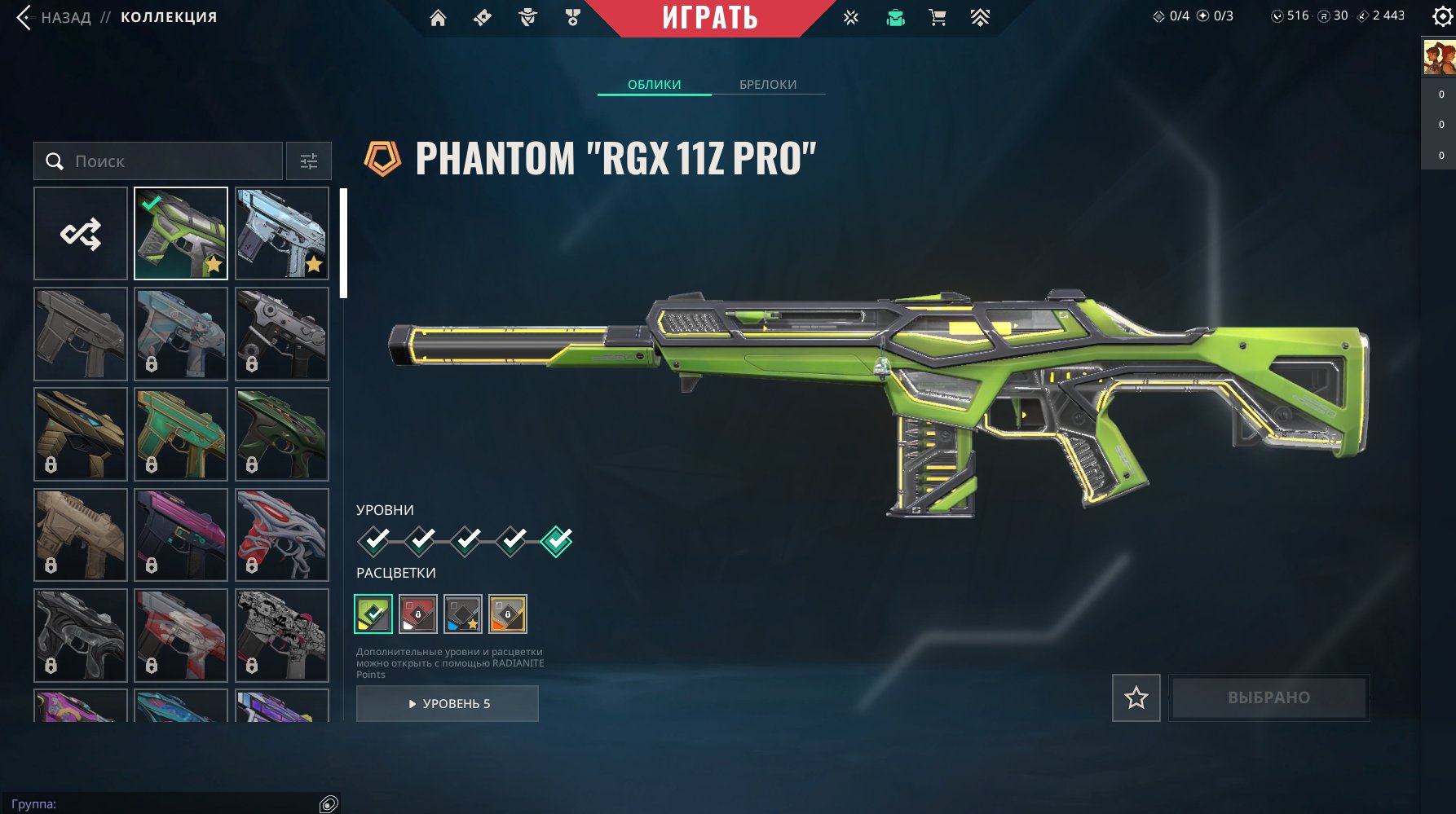Select the random skin shuffle tile
This screenshot has height=814, width=1456.
pos(81,234)
